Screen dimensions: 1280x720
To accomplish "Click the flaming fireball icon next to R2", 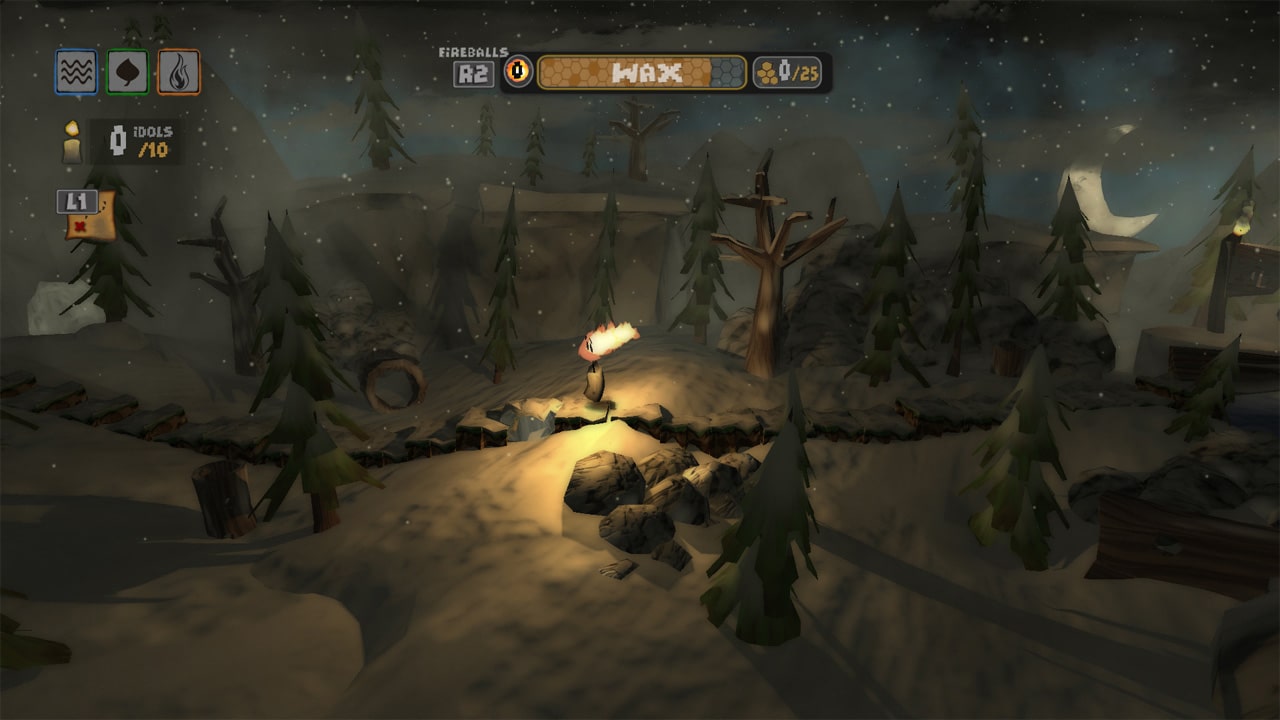I will [x=517, y=69].
